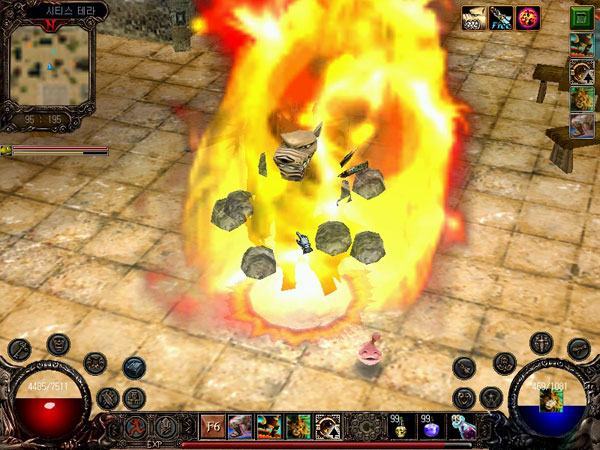Click the white claw buff icon
This screenshot has width=600, height=450.
pos(474,16)
